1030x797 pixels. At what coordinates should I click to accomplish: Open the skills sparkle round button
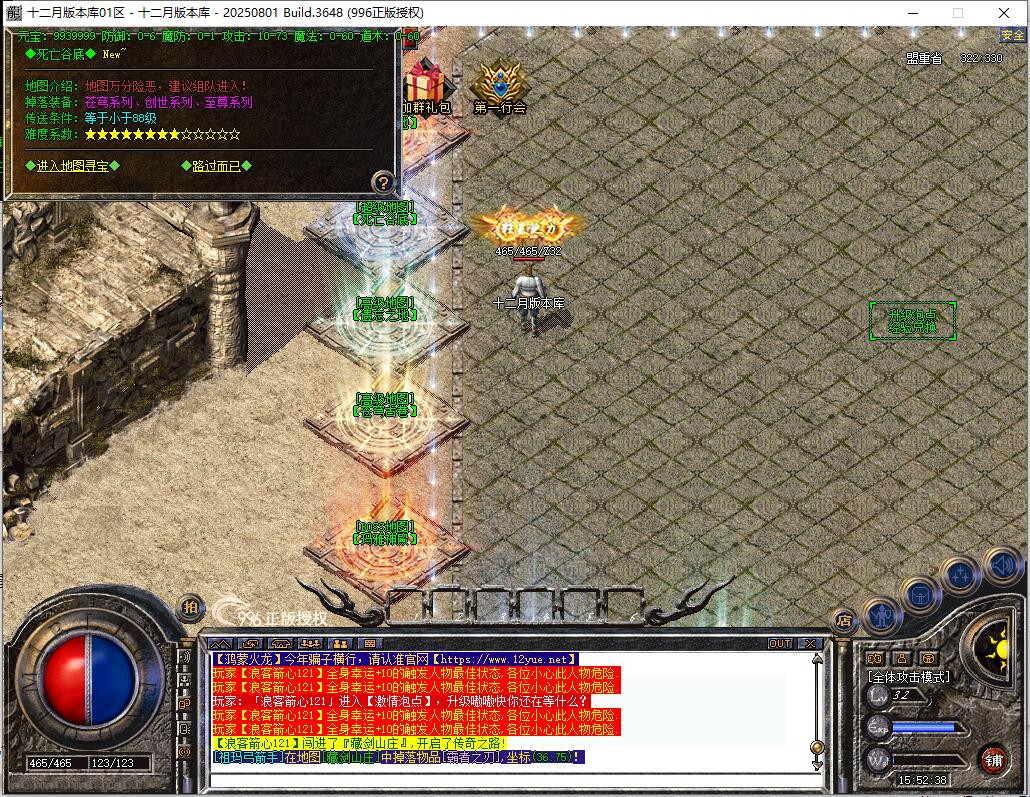pyautogui.click(x=960, y=575)
